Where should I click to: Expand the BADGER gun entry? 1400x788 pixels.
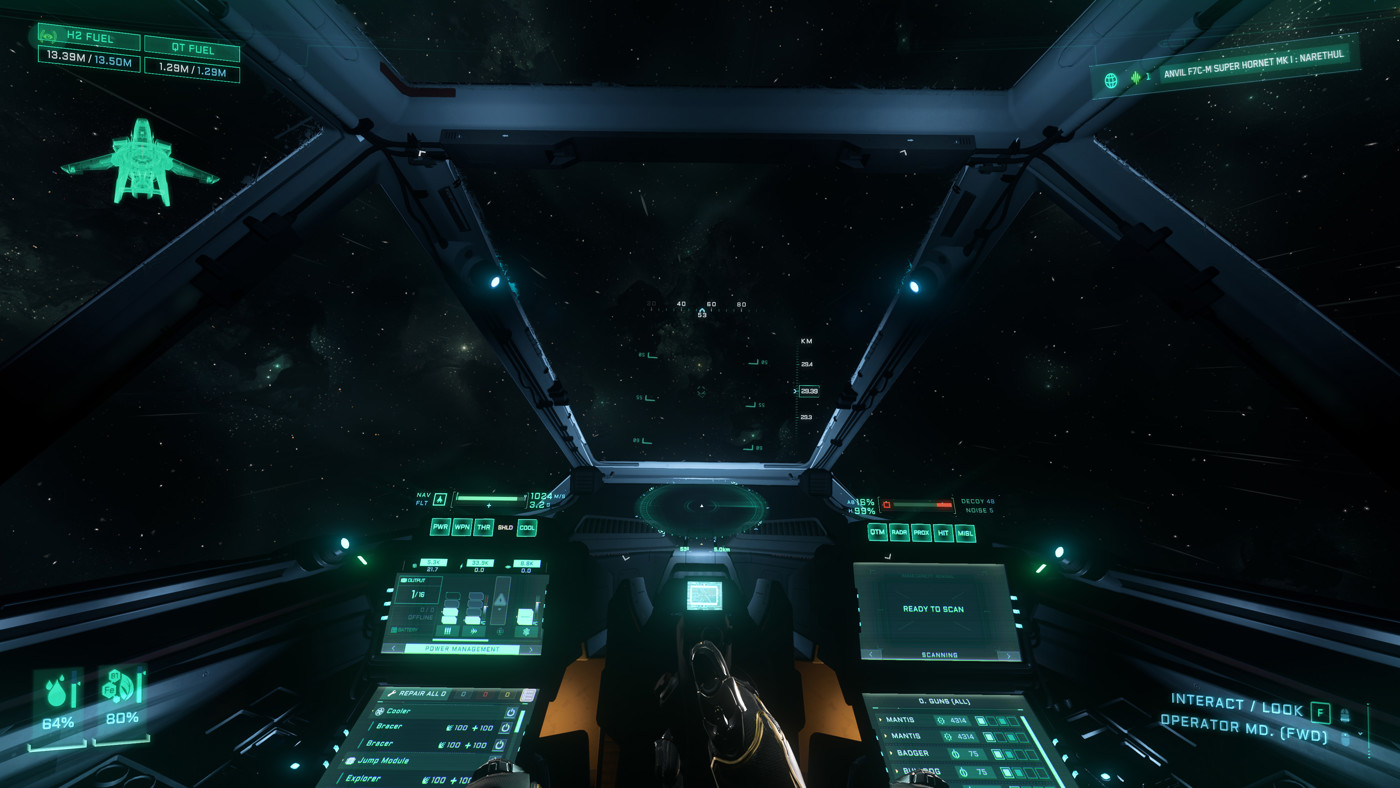click(891, 752)
